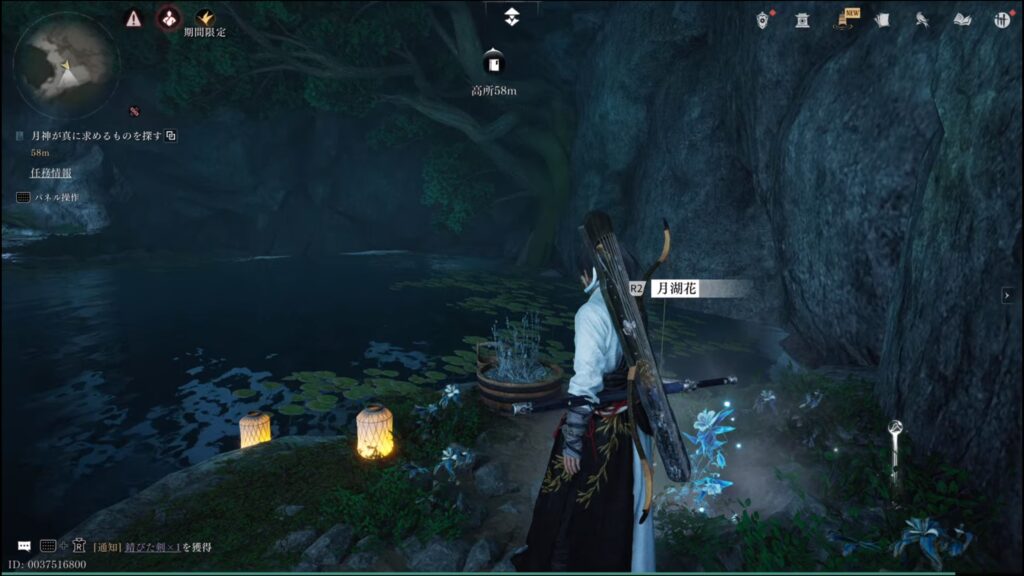The height and width of the screenshot is (576, 1024).
Task: Click the 月神が真に求めるものを探す quest tracker
Action: click(96, 136)
